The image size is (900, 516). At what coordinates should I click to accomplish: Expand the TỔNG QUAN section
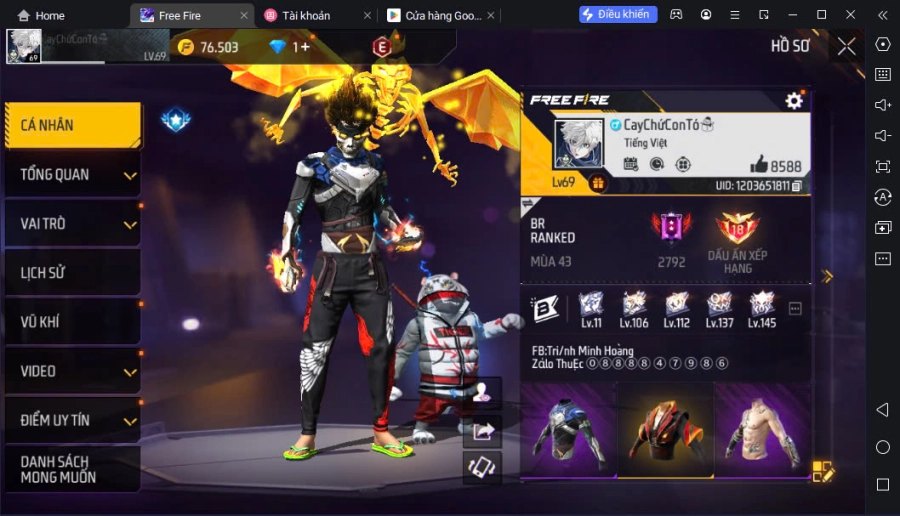click(71, 175)
